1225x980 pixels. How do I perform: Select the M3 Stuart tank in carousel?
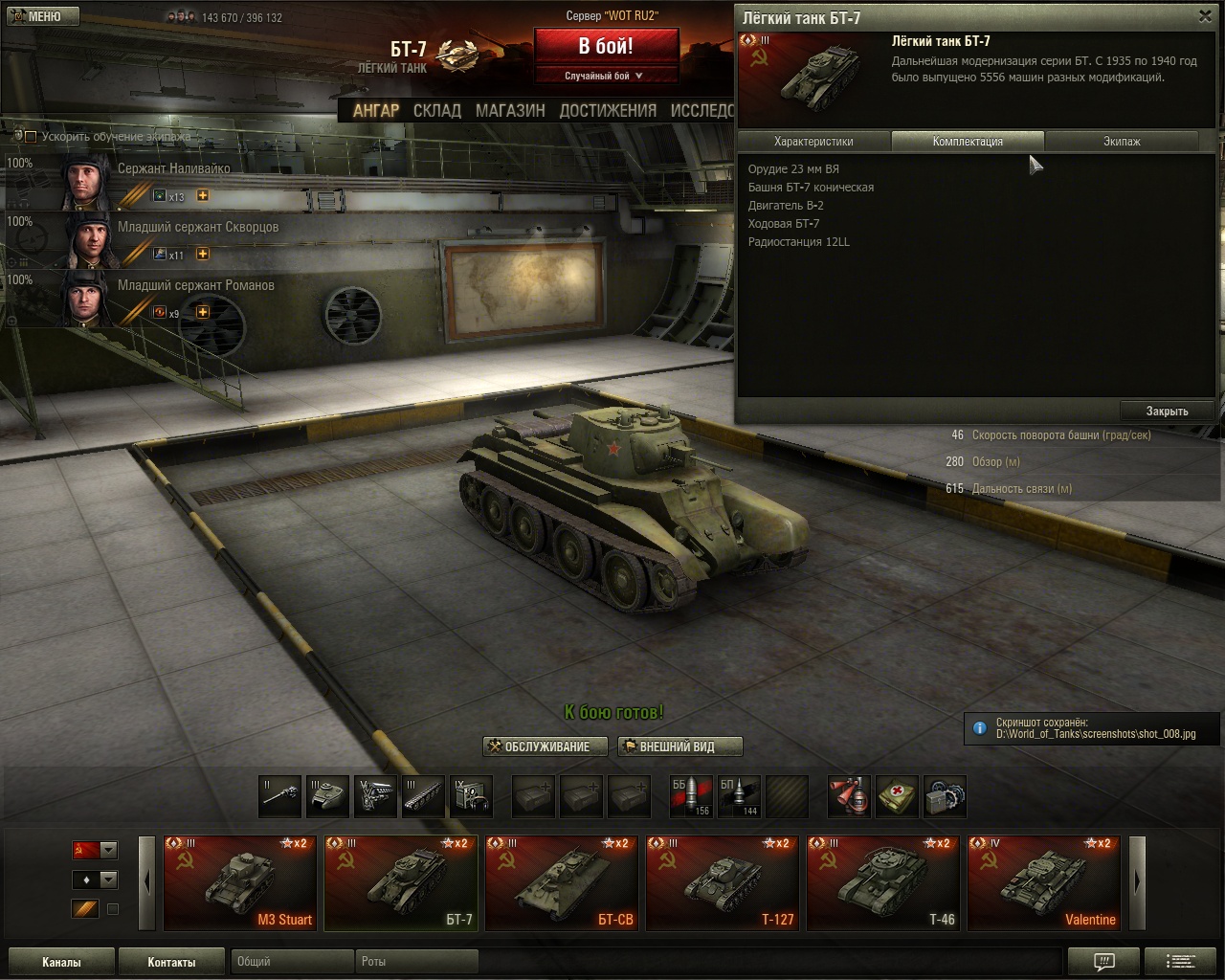tap(240, 883)
